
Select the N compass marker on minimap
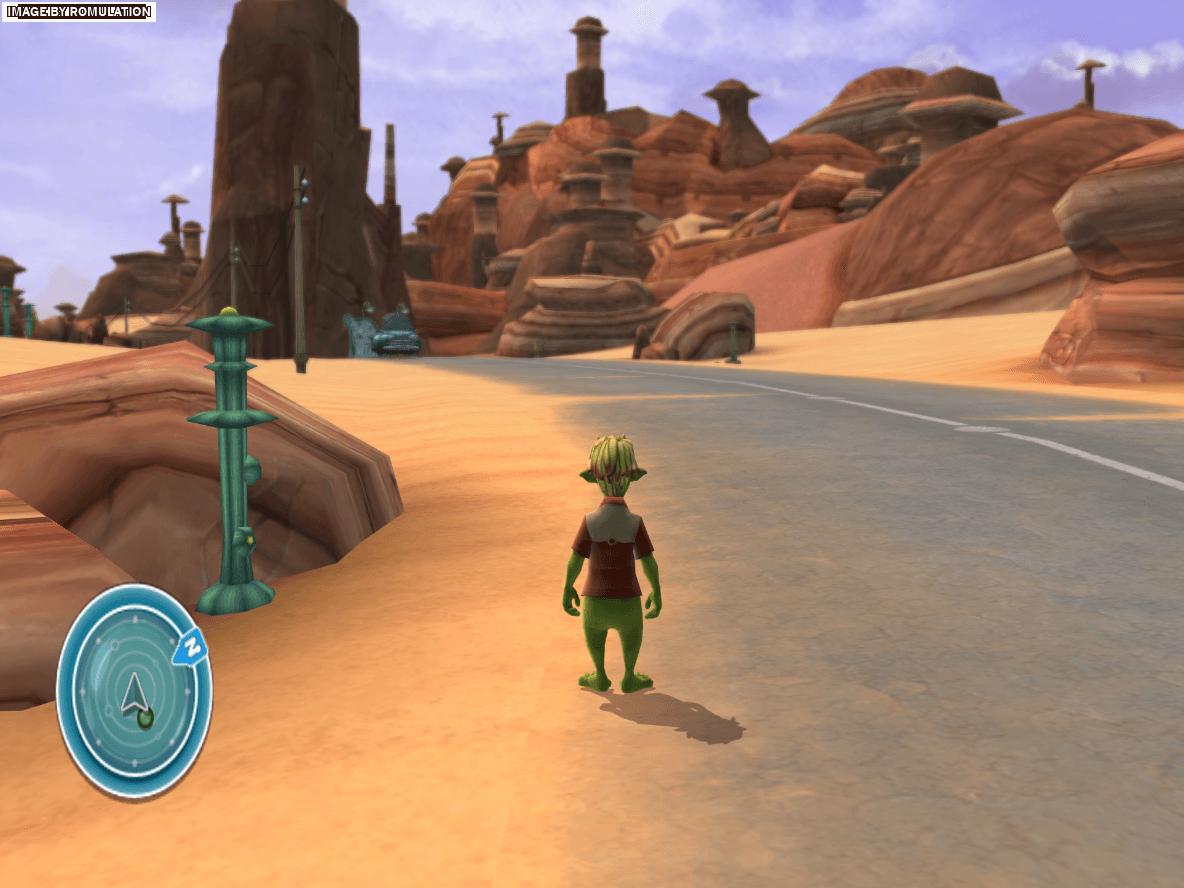pos(190,649)
